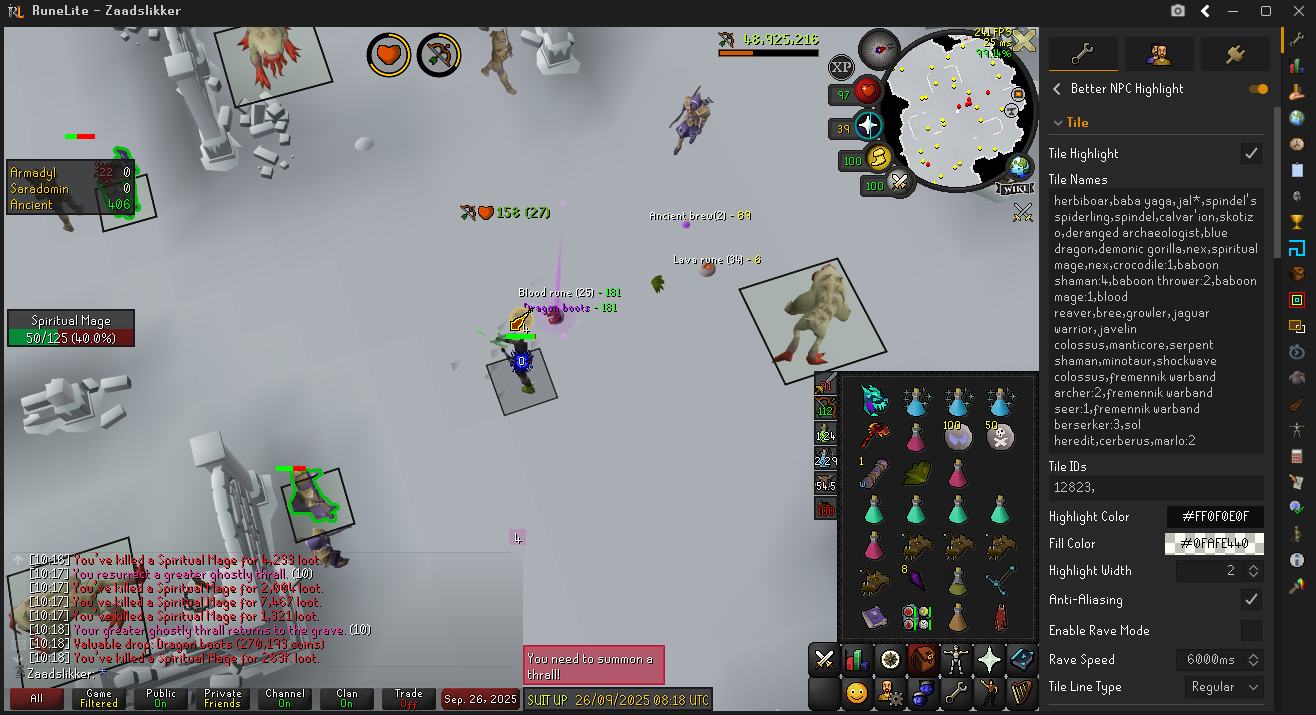Open the Tile Line Type dropdown
Image resolution: width=1316 pixels, height=715 pixels.
[x=1223, y=687]
